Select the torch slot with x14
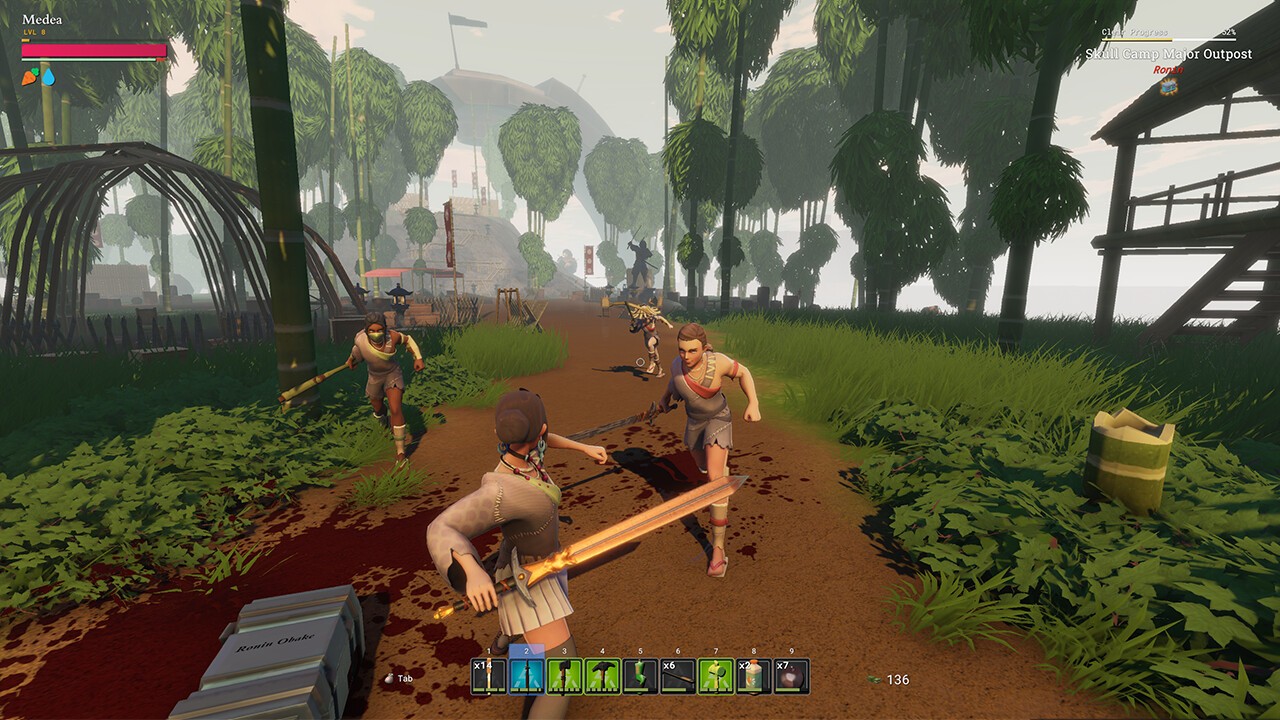The image size is (1280, 720). pyautogui.click(x=489, y=677)
